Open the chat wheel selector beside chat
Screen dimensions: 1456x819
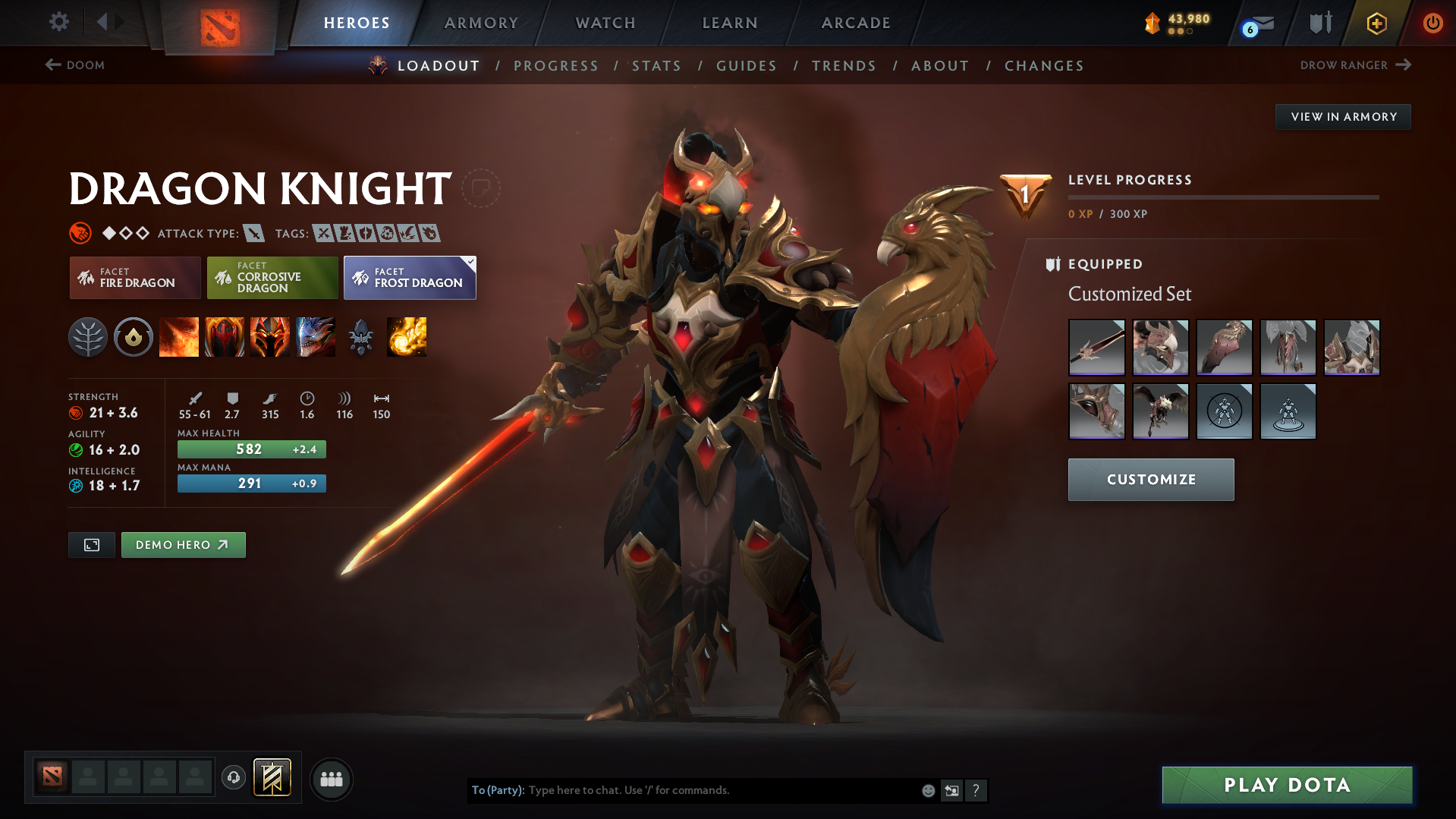pyautogui.click(x=952, y=790)
